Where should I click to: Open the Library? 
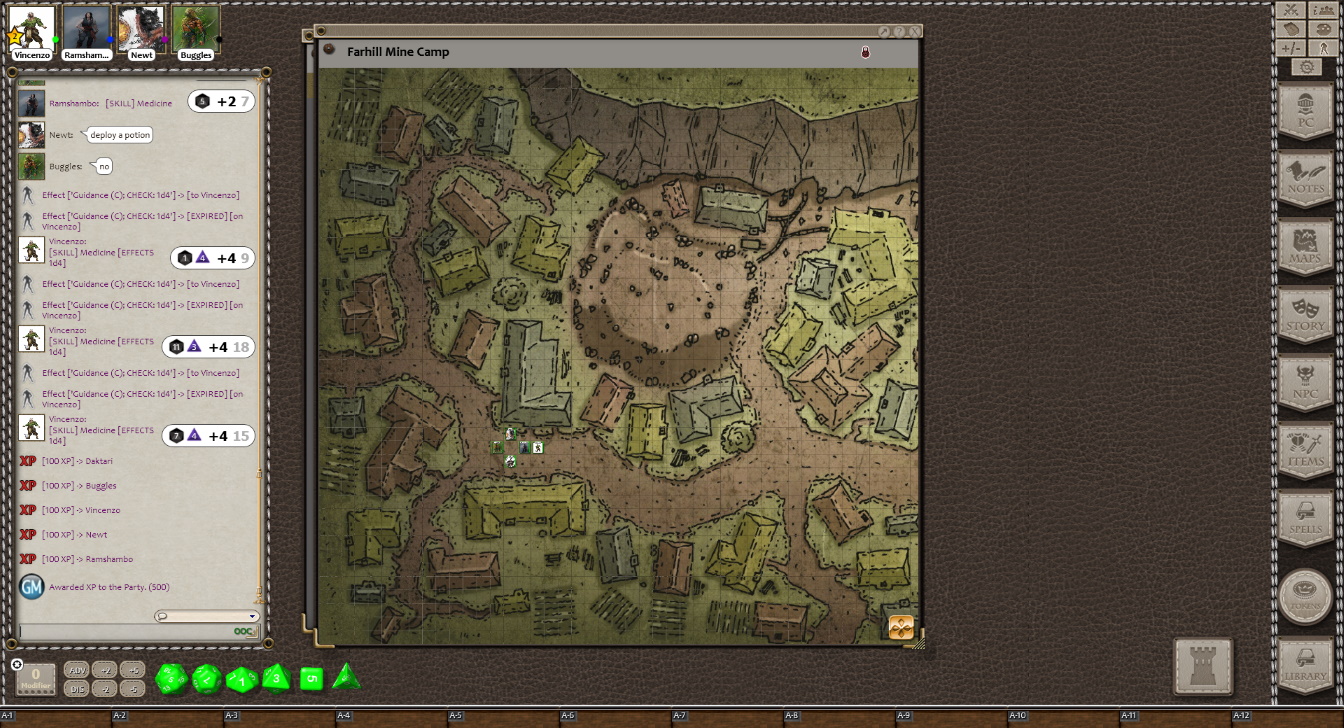(x=1305, y=665)
